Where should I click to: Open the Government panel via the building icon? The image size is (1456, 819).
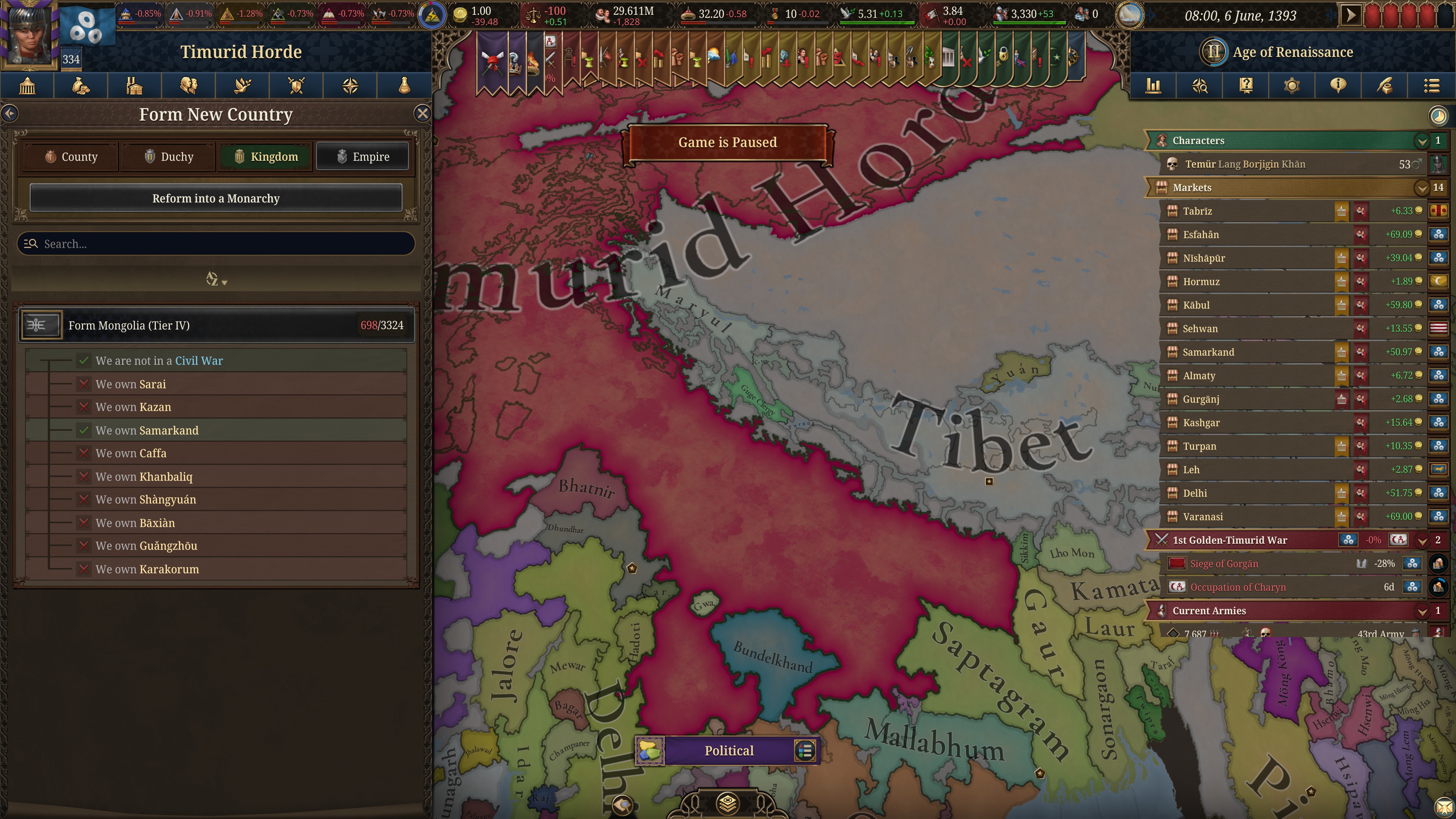pos(27,85)
